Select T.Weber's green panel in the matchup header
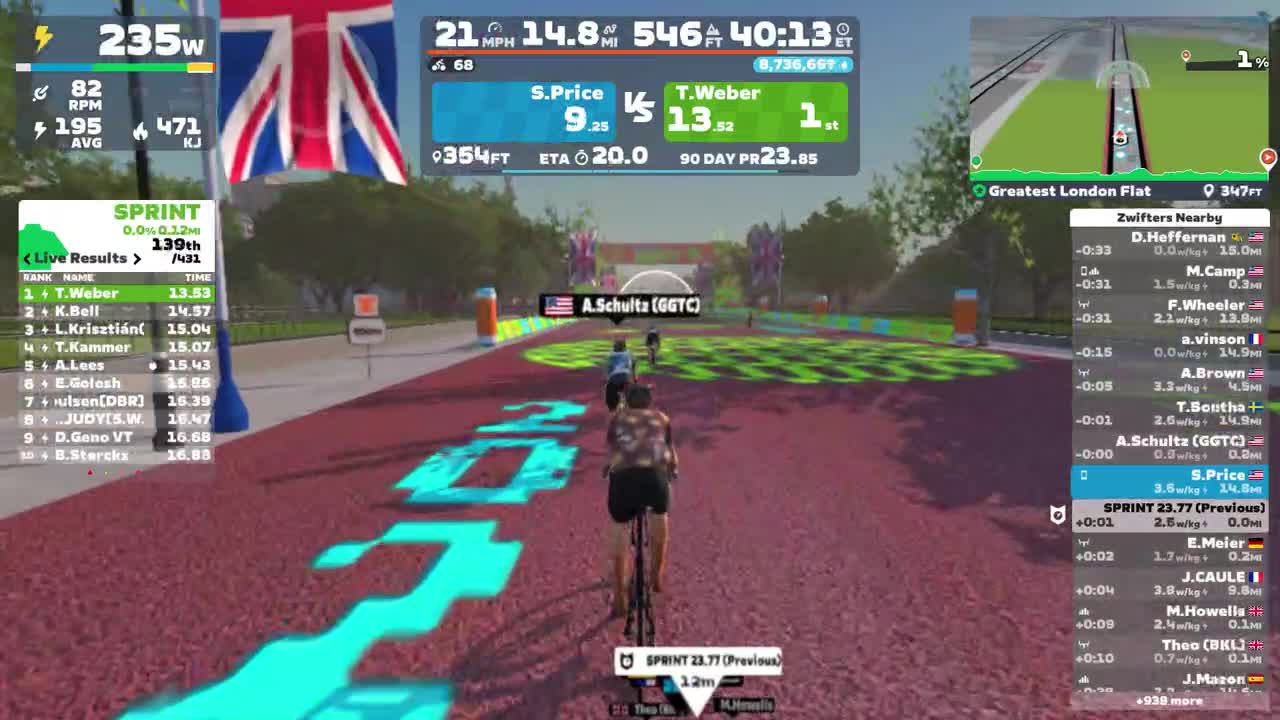The width and height of the screenshot is (1280, 720). coord(755,110)
